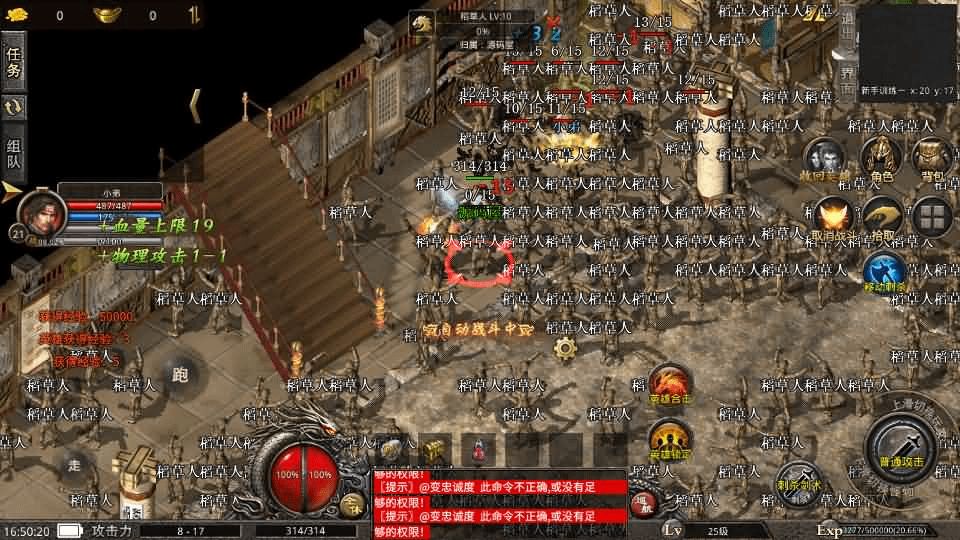Open the four-square grid menu
This screenshot has width=960, height=540.
tap(932, 217)
